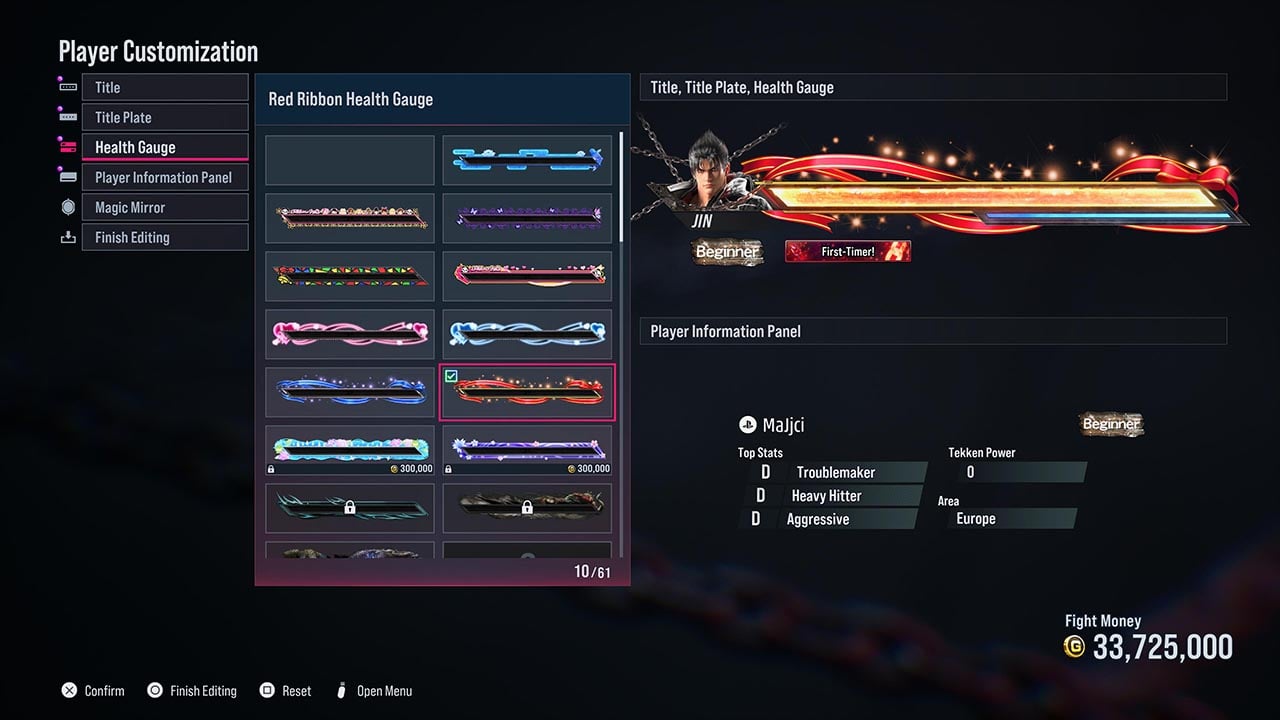Open the Title customization category

[x=164, y=87]
